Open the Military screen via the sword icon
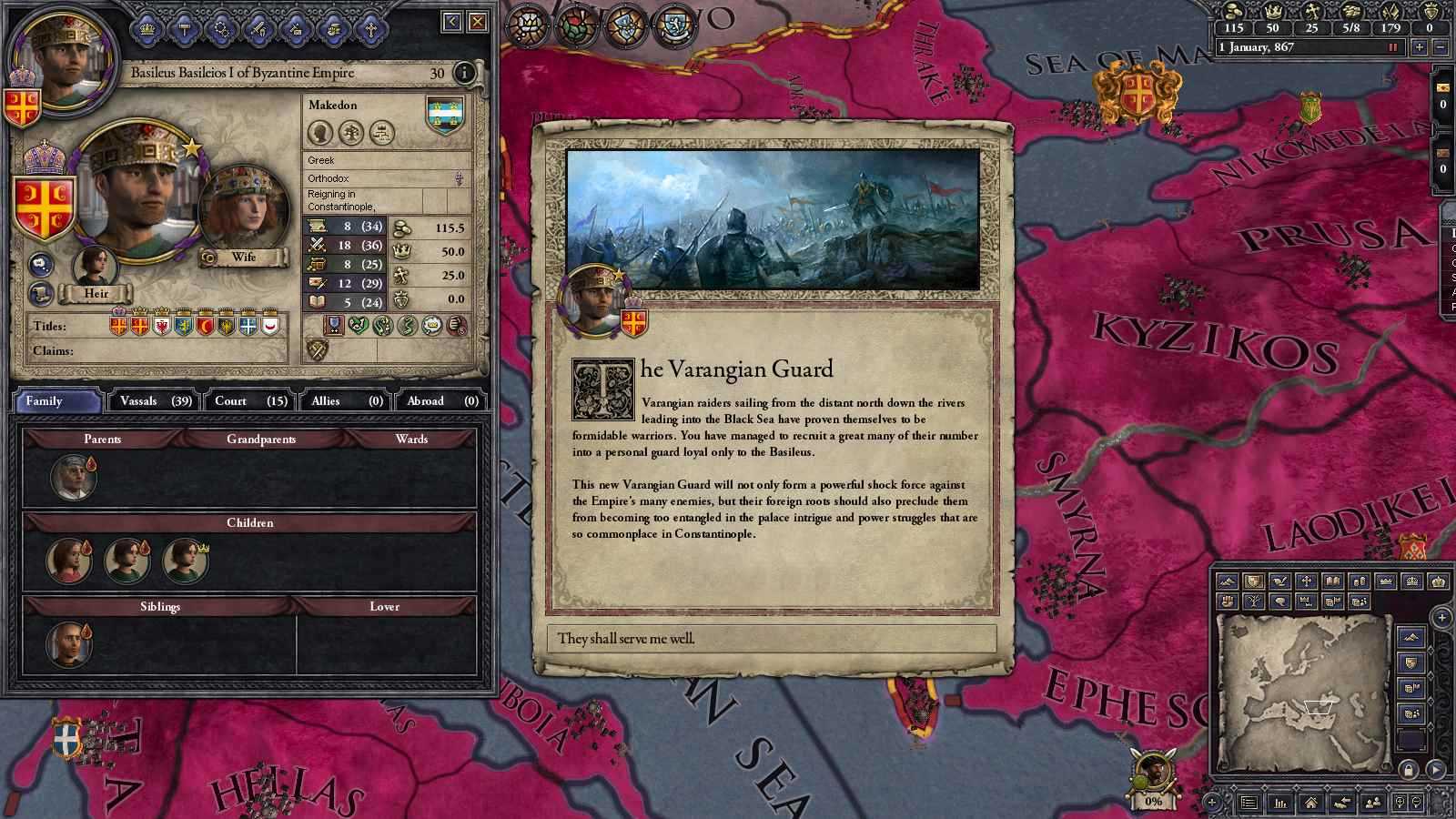Screen dimensions: 1456x819 (x=258, y=31)
